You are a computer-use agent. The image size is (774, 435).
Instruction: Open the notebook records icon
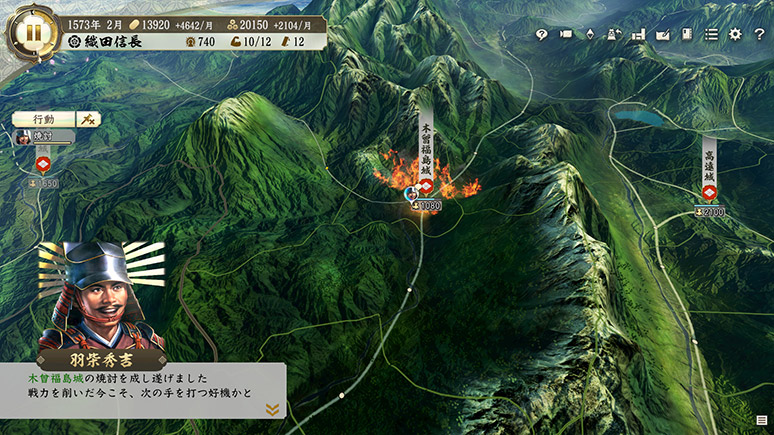pyautogui.click(x=686, y=35)
